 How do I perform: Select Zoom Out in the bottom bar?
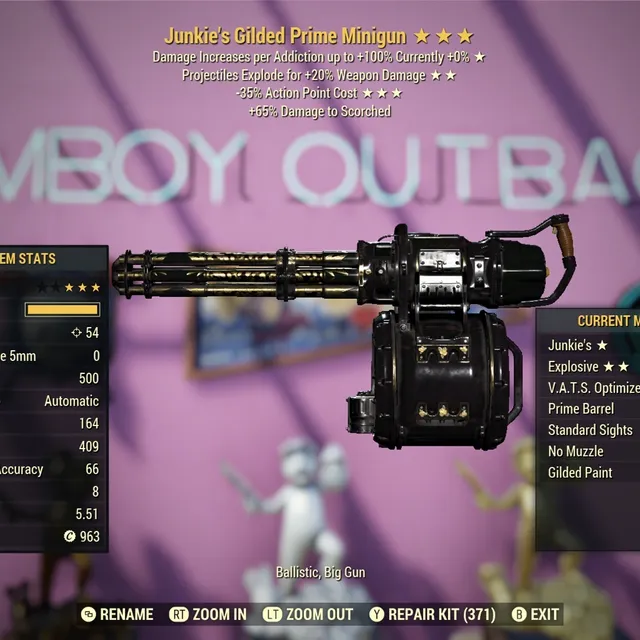(x=308, y=614)
